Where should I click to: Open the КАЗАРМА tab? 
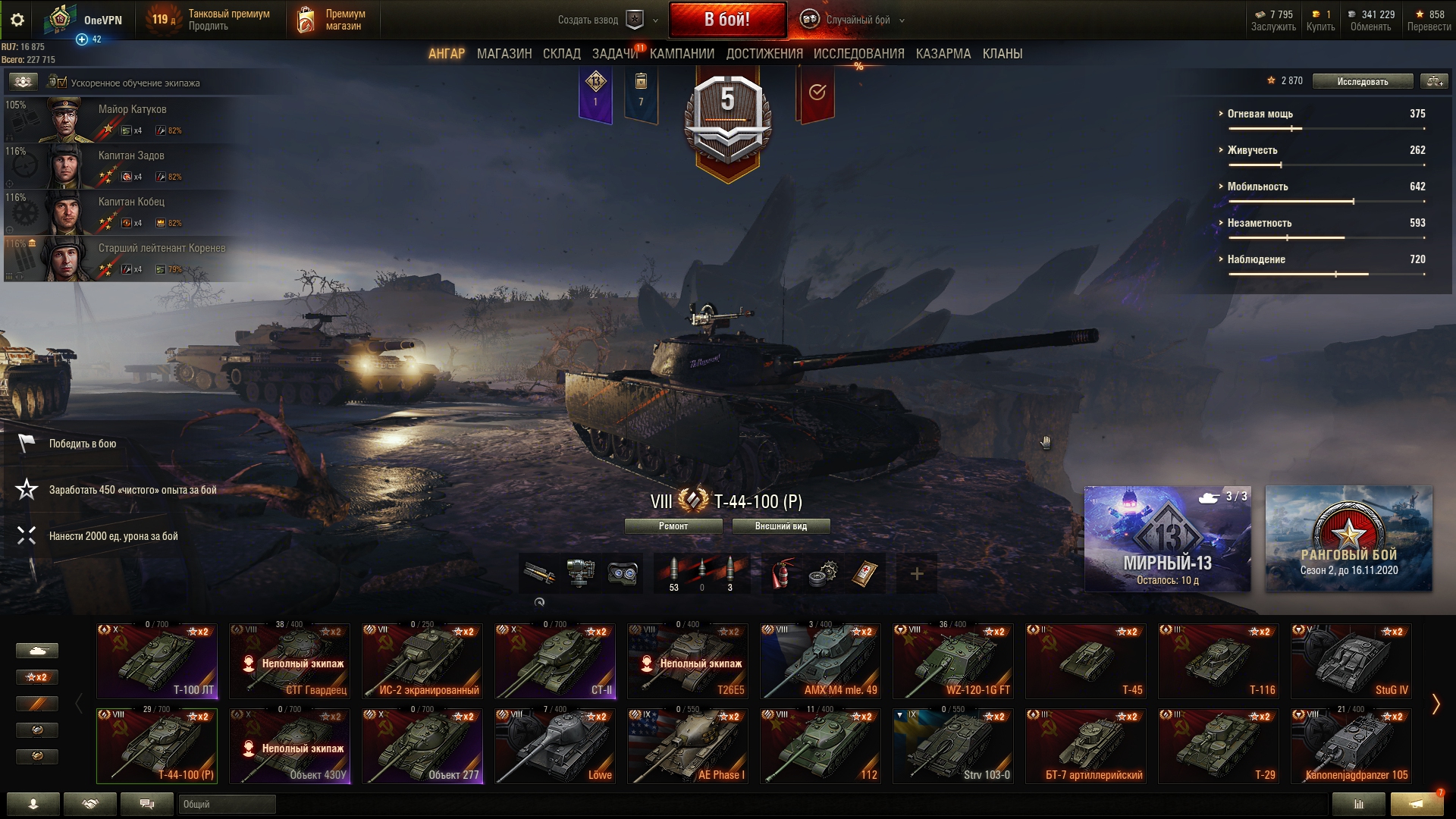coord(943,54)
